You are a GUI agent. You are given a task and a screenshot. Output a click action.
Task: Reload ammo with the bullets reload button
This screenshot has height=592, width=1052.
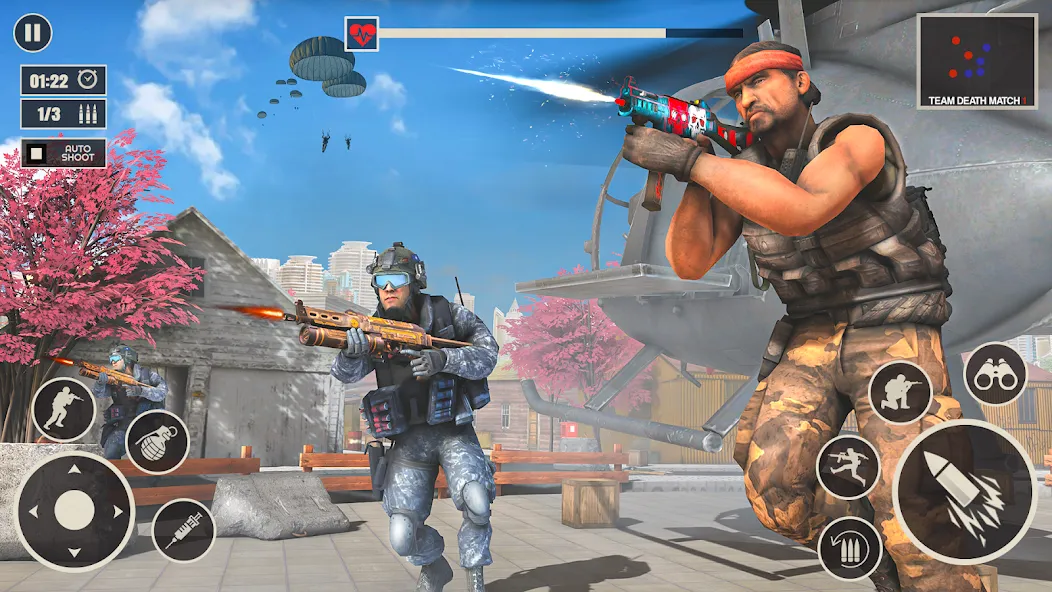[850, 548]
